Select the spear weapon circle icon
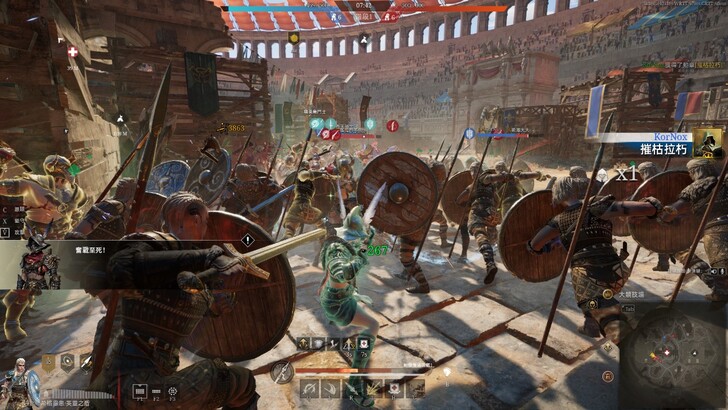728x410 pixels. coord(283,371)
